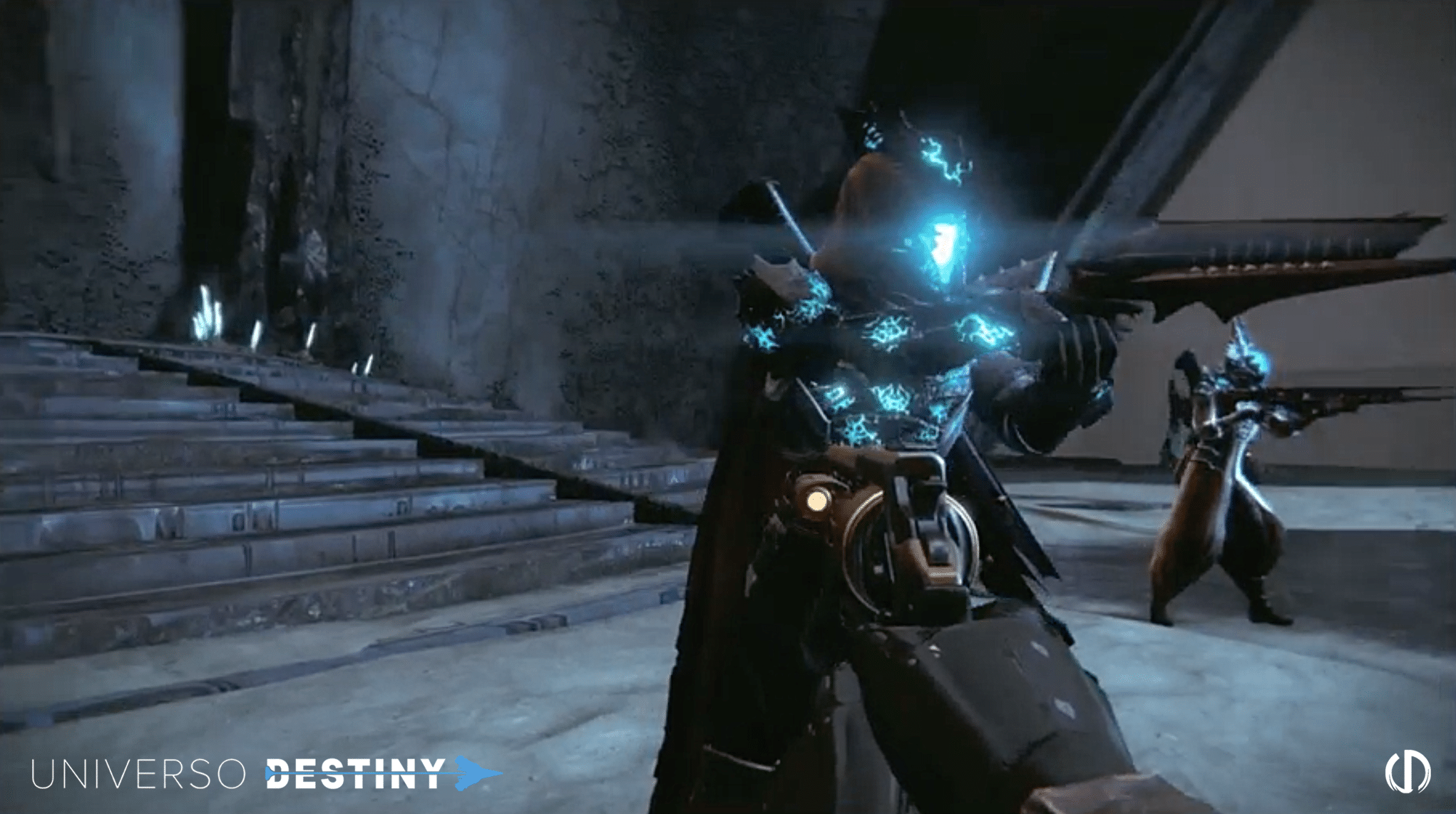Select the round emblem watermark icon
This screenshot has height=814, width=1456.
1407,771
